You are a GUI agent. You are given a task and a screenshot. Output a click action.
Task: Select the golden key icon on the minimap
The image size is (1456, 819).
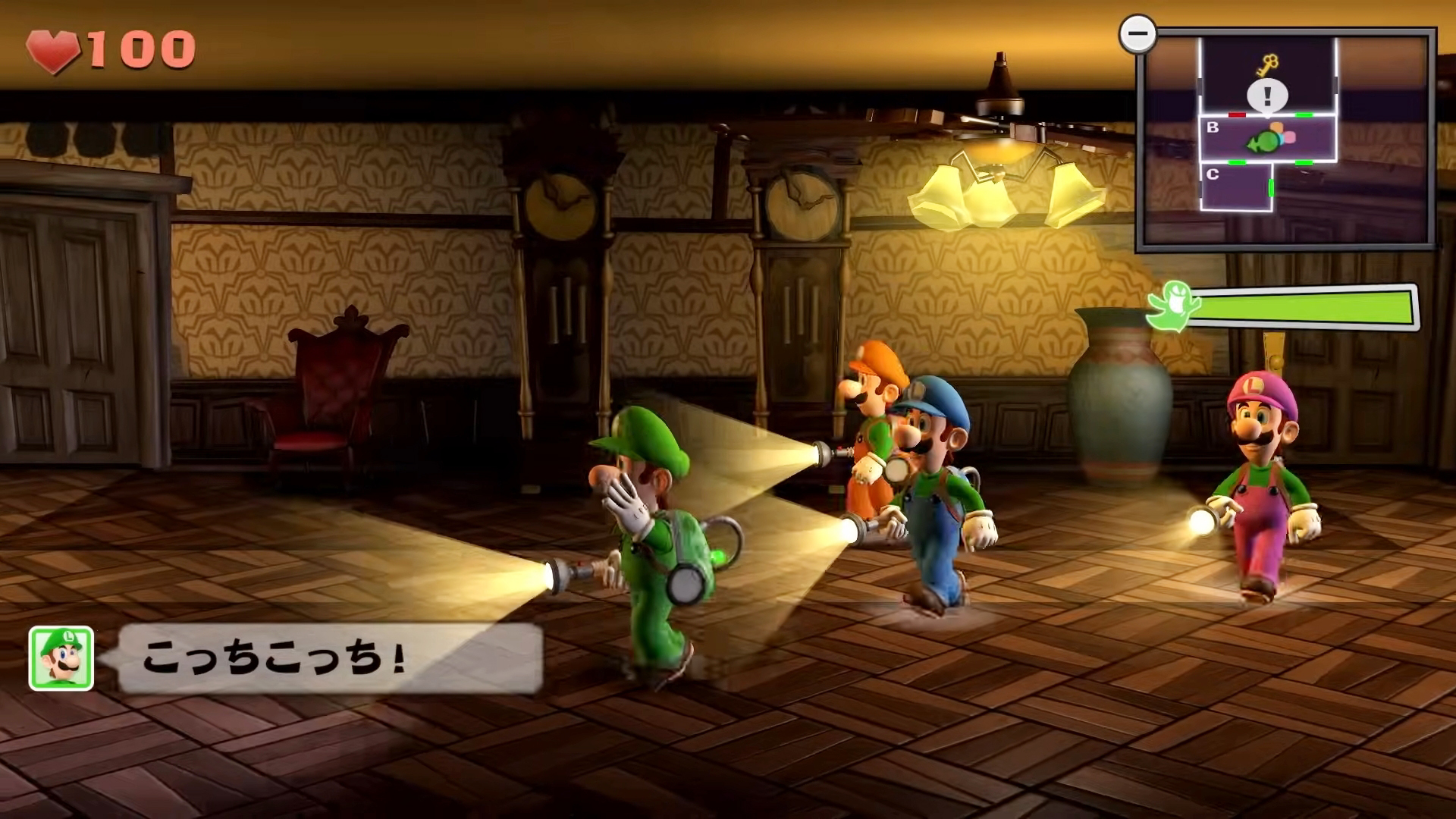click(1268, 64)
